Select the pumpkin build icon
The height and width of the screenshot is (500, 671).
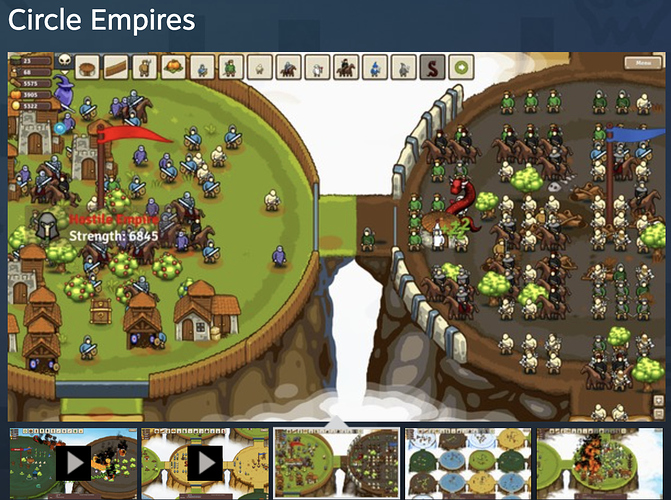pos(173,68)
